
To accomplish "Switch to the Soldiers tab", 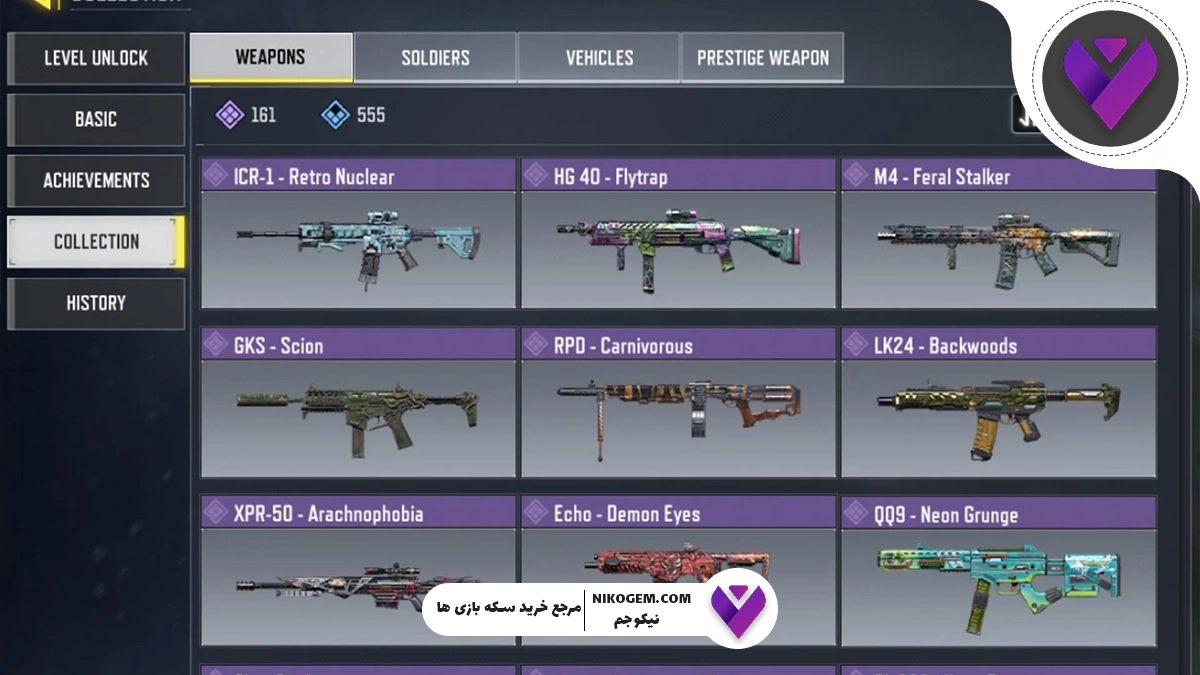I will coord(435,57).
